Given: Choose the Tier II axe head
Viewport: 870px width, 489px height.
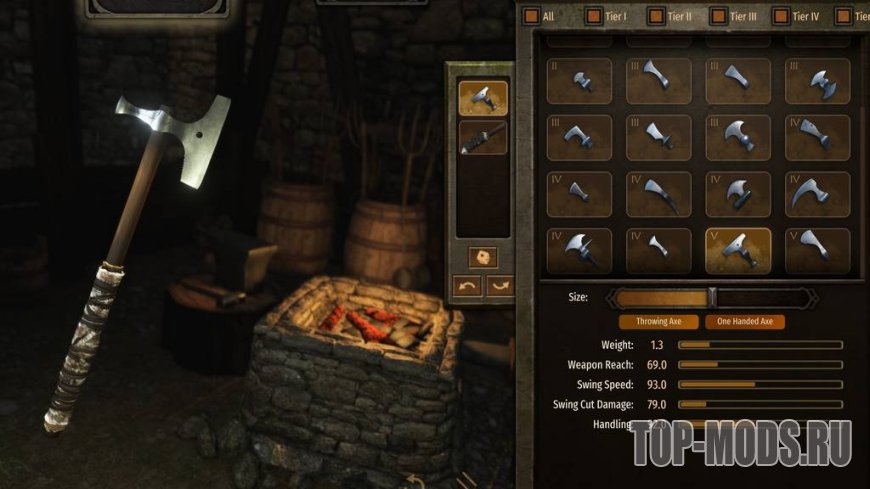Looking at the screenshot, I should coord(579,82).
